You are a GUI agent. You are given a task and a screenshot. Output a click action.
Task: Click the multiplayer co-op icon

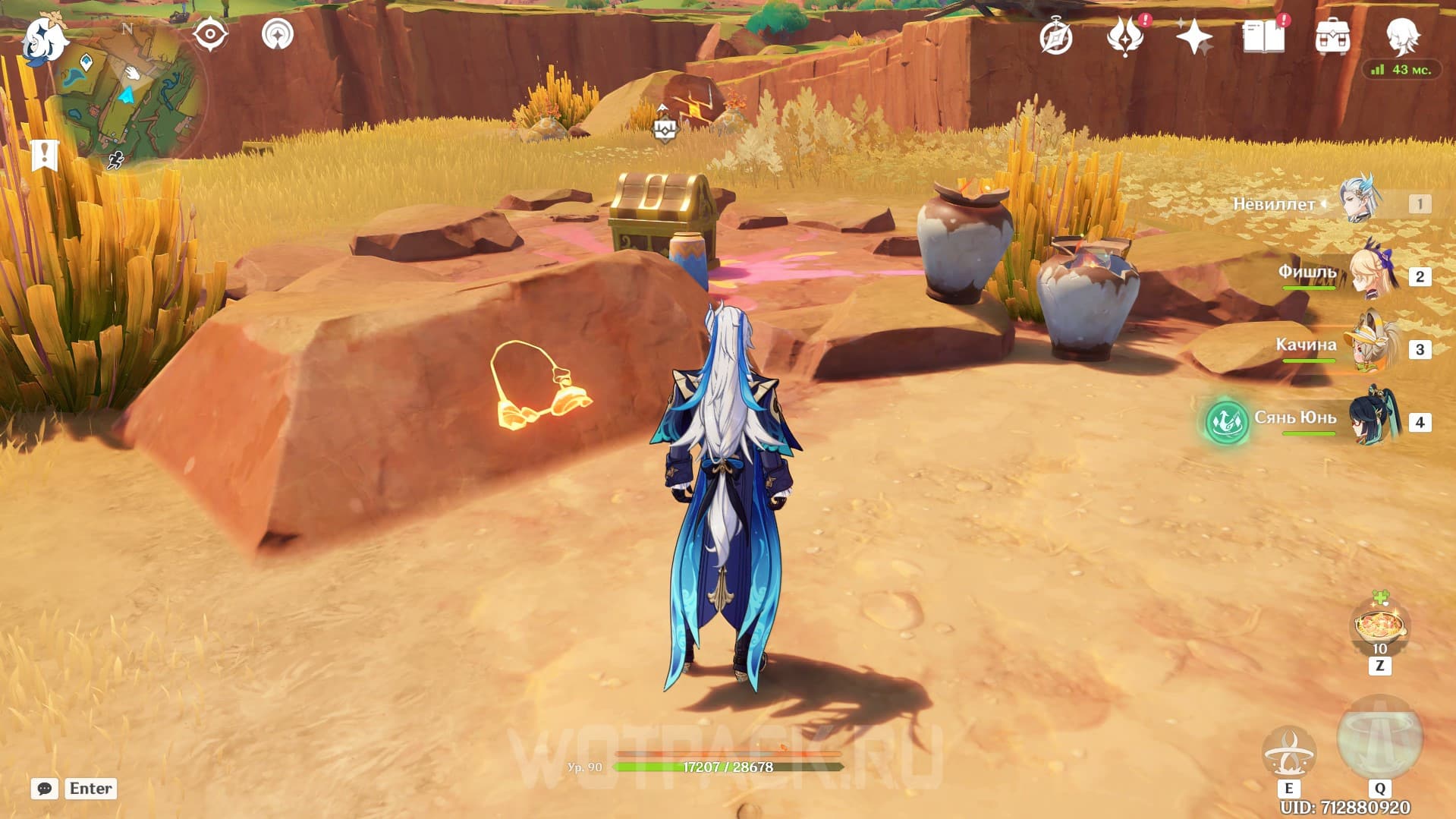pos(278,35)
